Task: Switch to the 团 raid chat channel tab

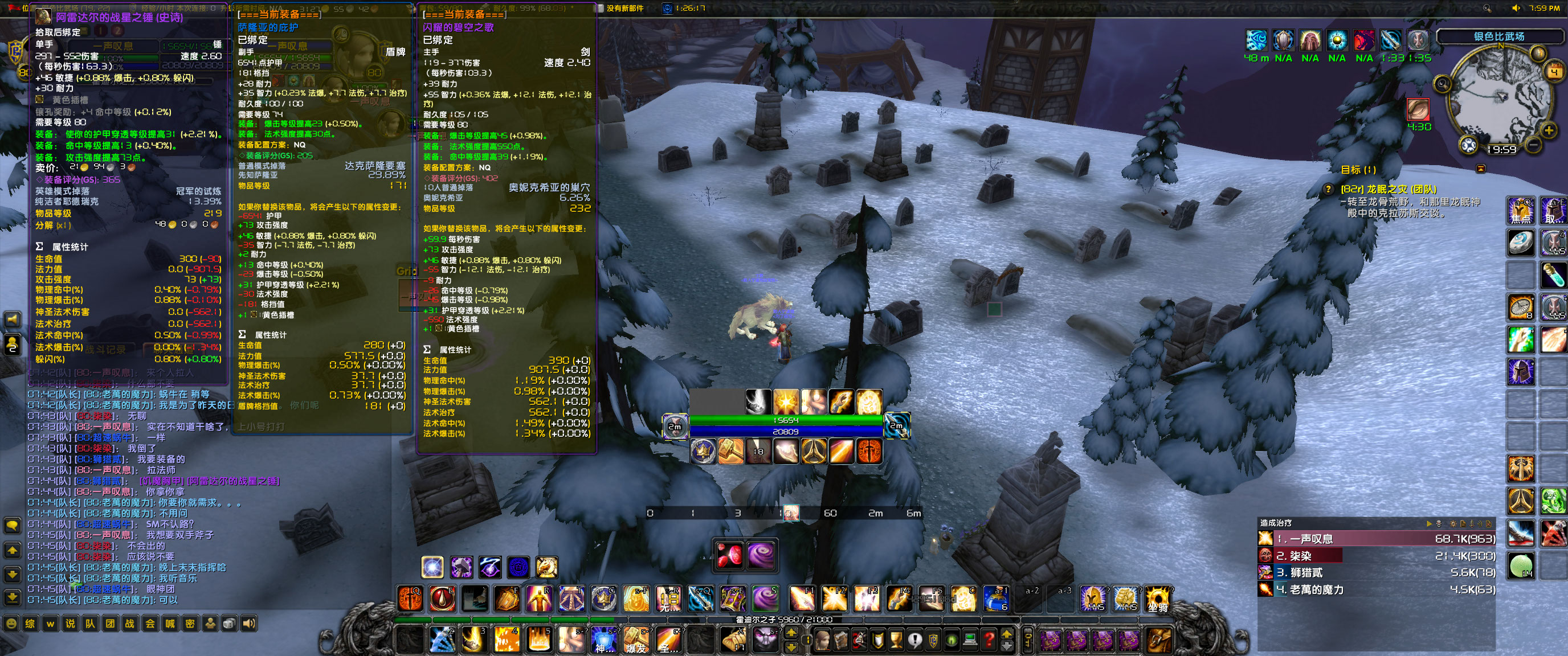Action: click(111, 624)
